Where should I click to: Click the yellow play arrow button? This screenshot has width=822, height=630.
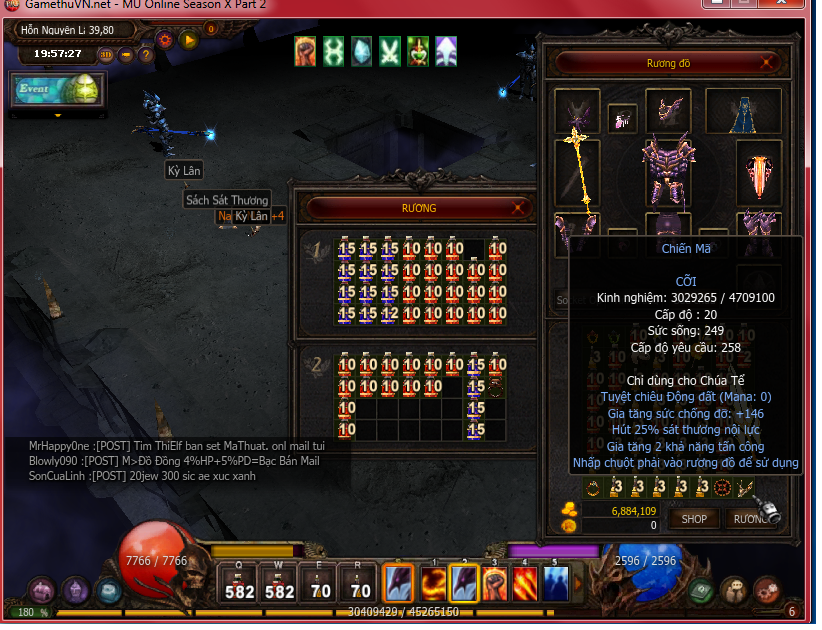[188, 40]
